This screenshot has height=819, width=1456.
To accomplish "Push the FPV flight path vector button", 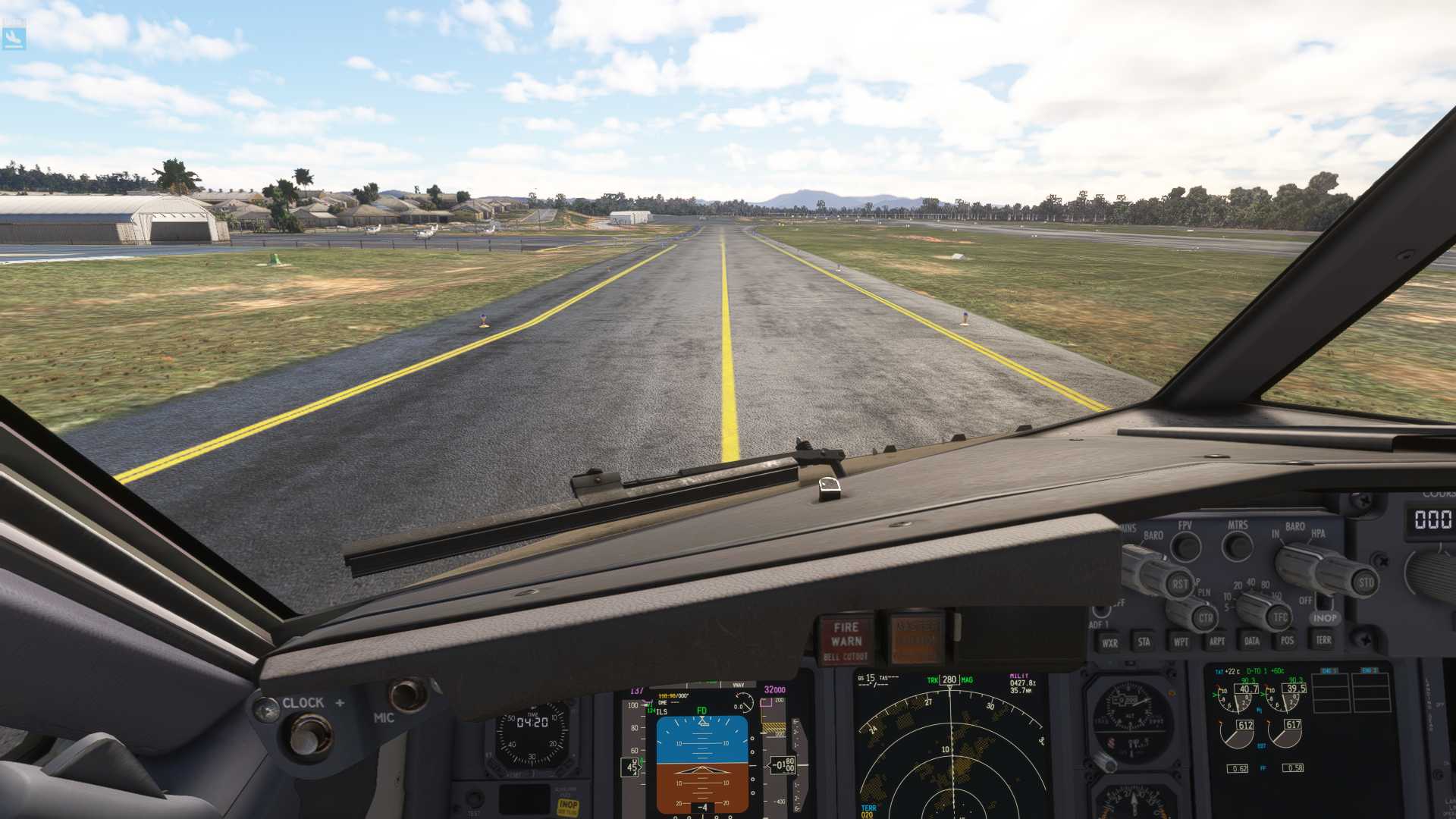I will 1186,546.
